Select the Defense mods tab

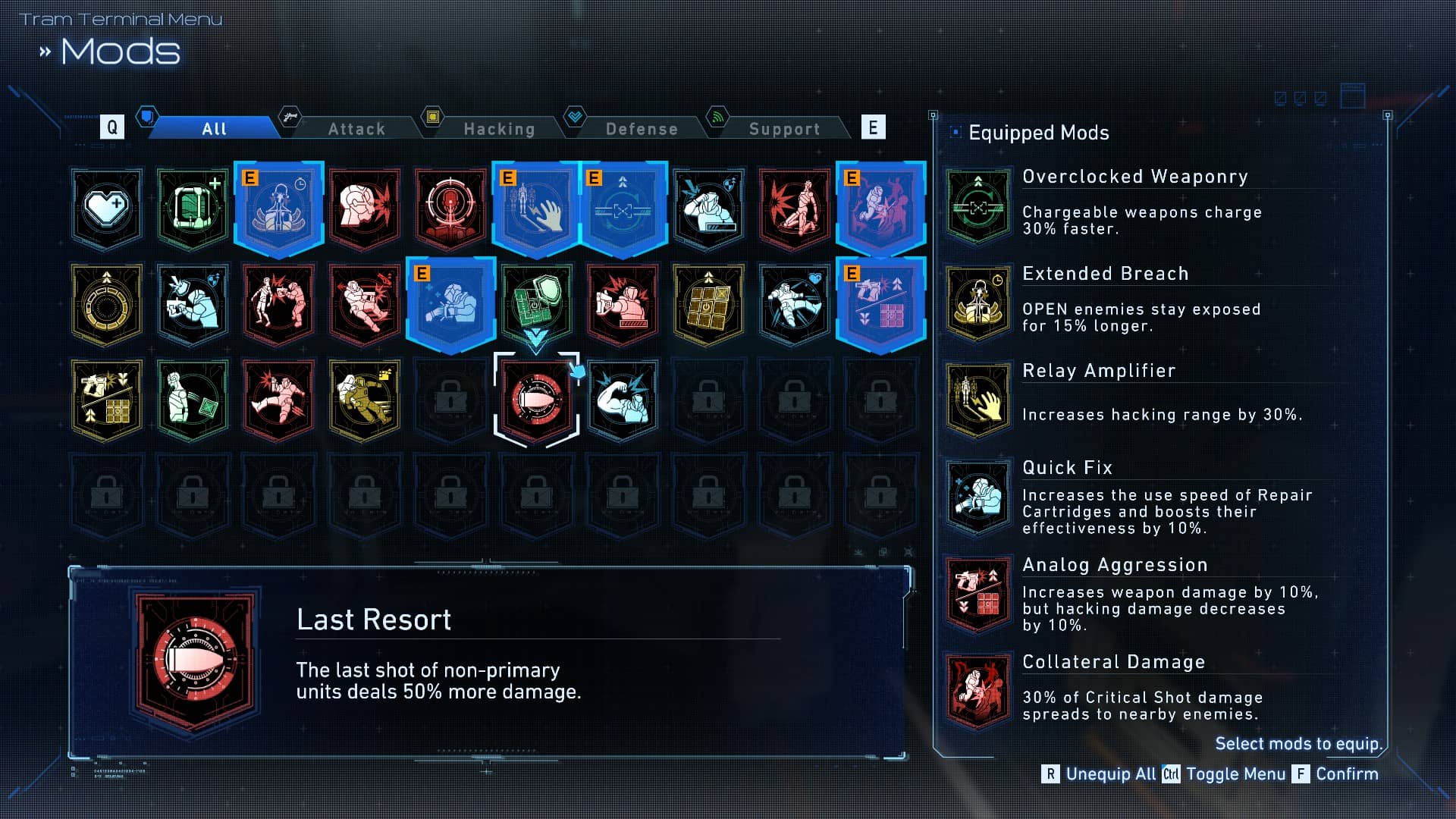642,129
